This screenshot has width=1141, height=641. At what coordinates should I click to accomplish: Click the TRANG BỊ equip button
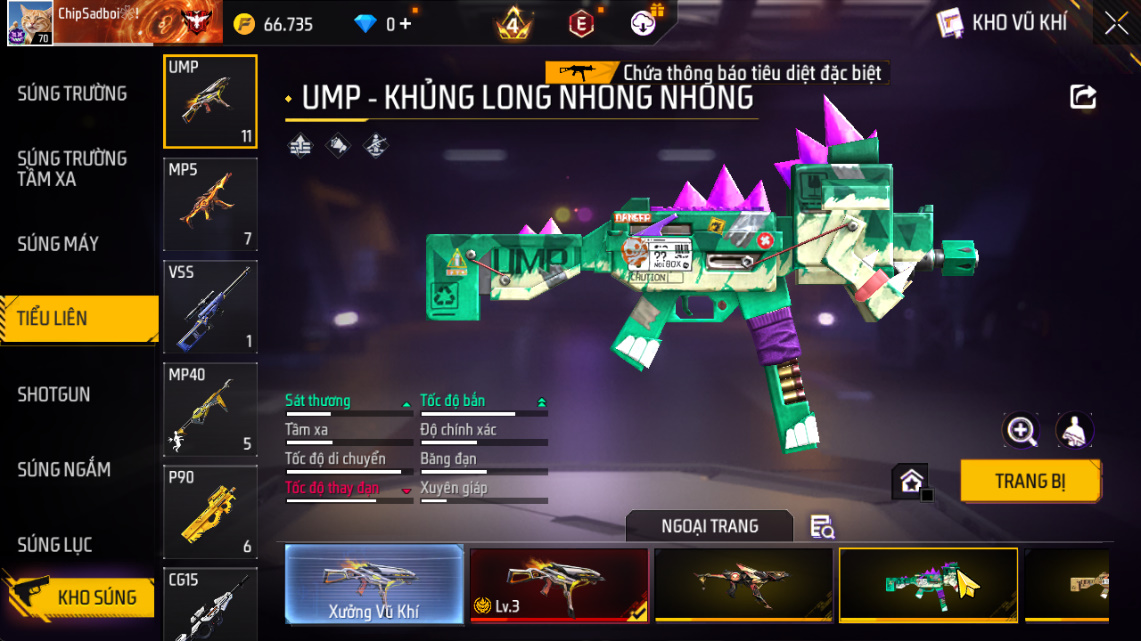1030,481
